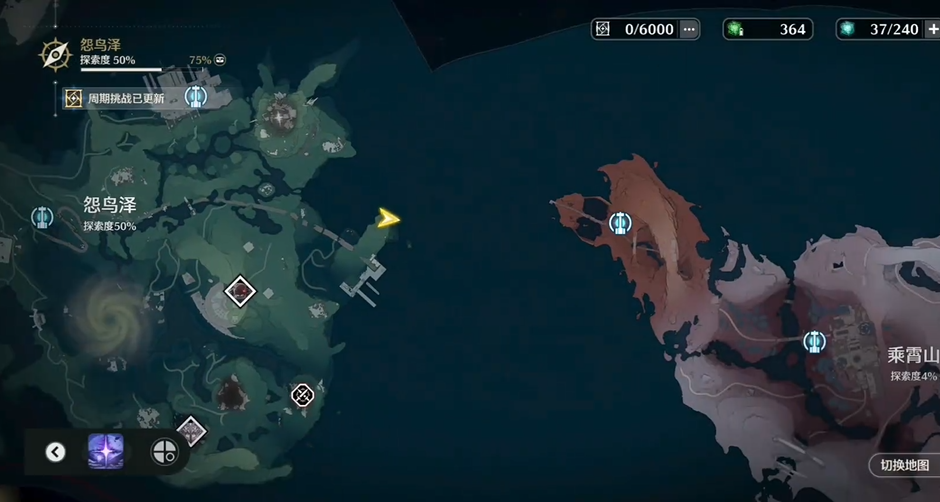Open the 怨鸟泽 compass exploration icon
The image size is (940, 502).
coord(54,54)
